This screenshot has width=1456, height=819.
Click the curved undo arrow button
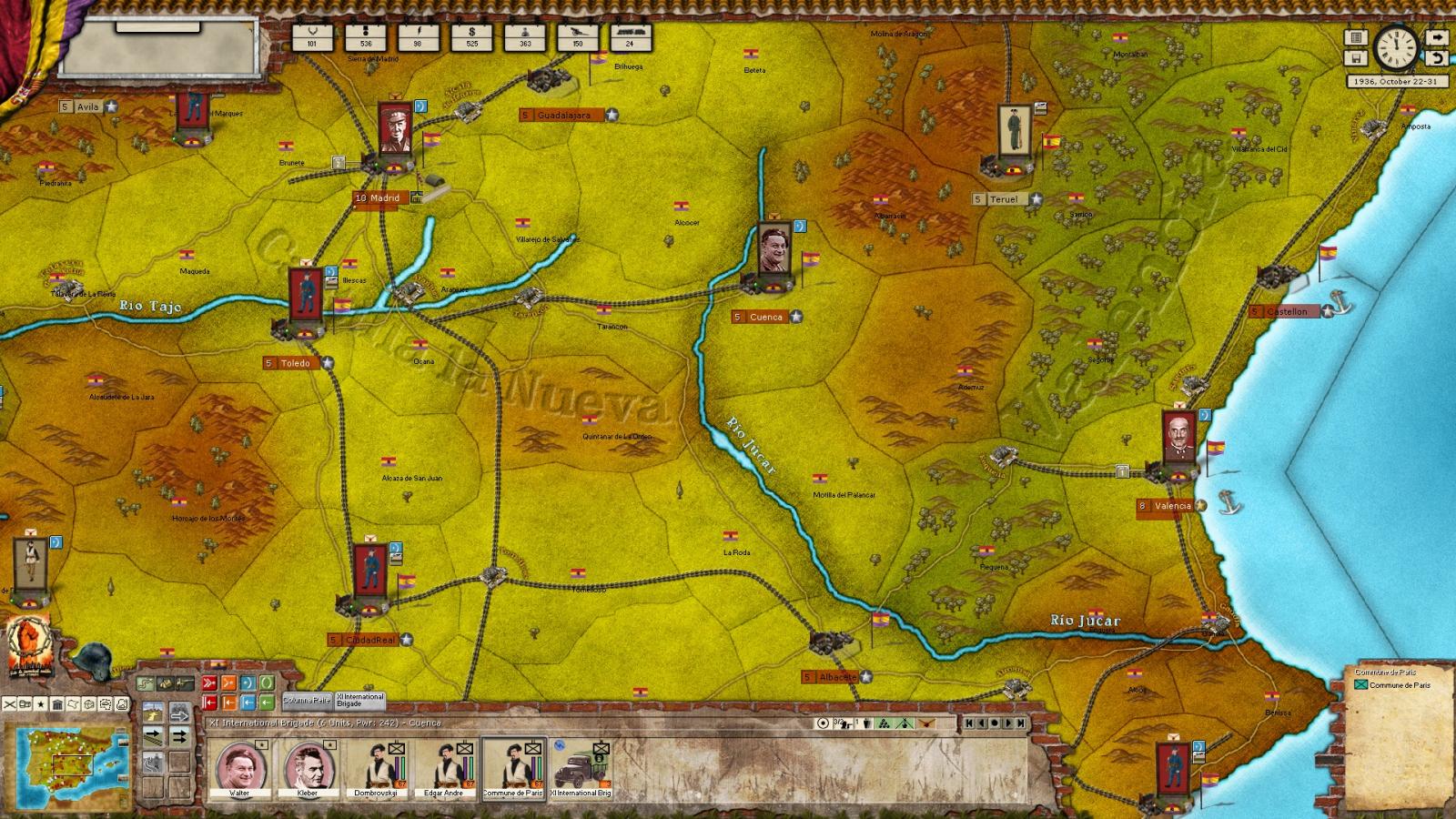pyautogui.click(x=1437, y=58)
